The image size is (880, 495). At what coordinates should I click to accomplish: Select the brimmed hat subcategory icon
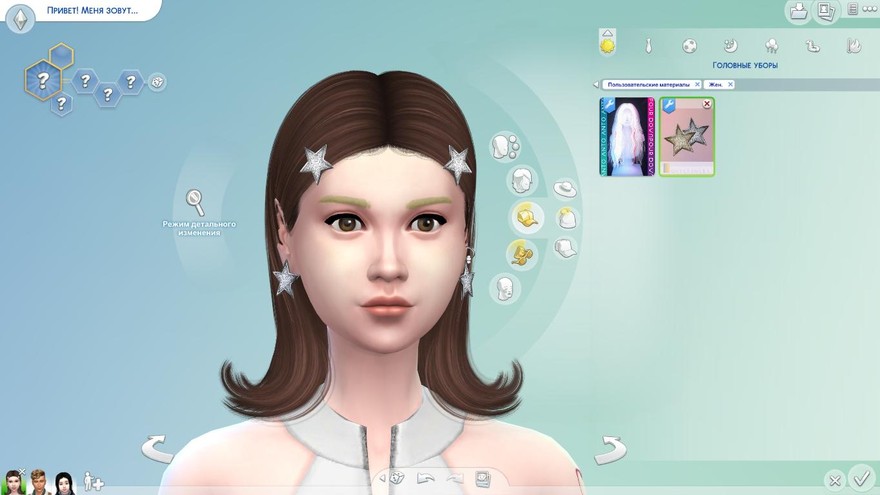(x=565, y=188)
